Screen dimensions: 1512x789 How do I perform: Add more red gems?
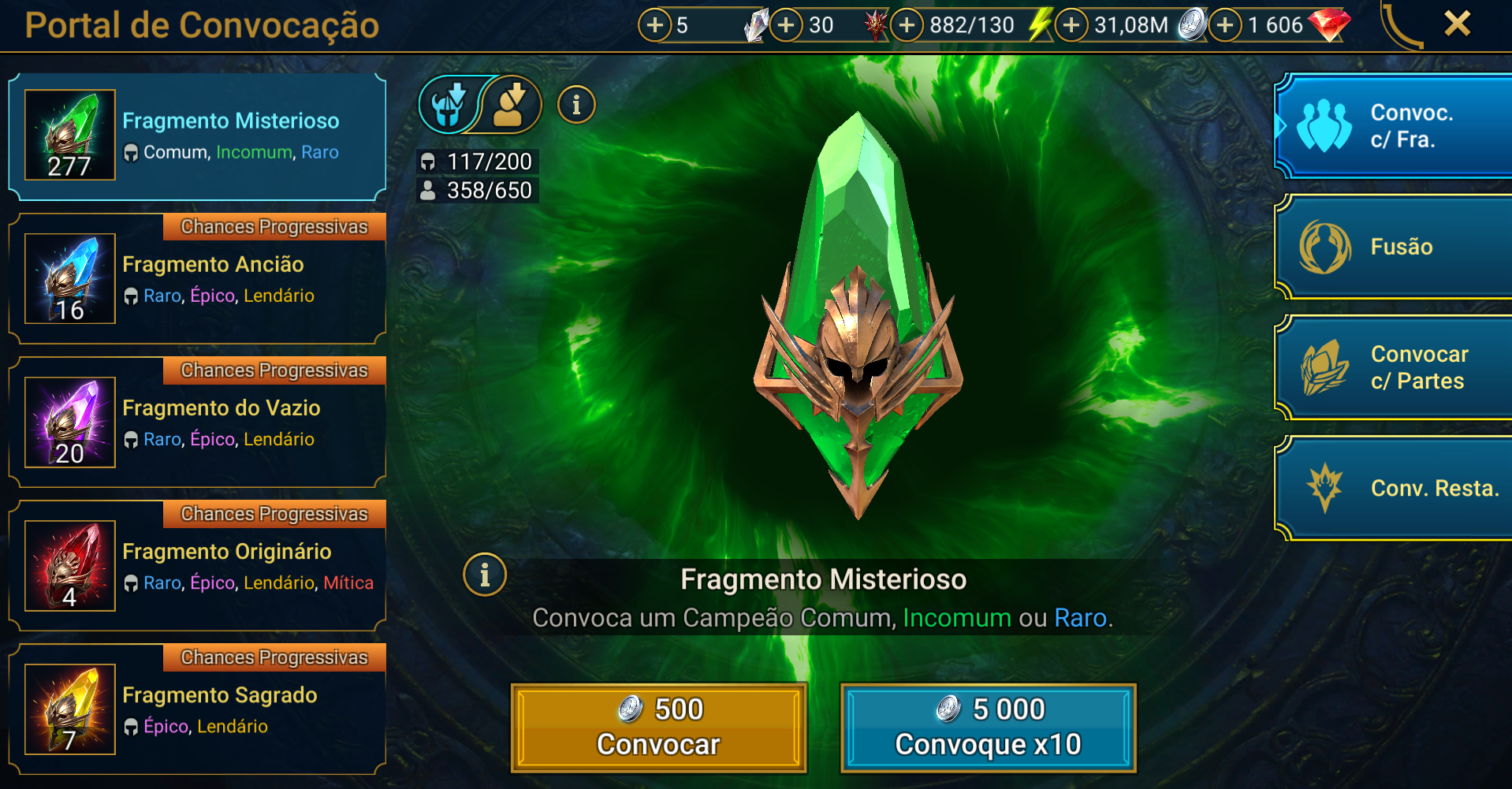1224,25
